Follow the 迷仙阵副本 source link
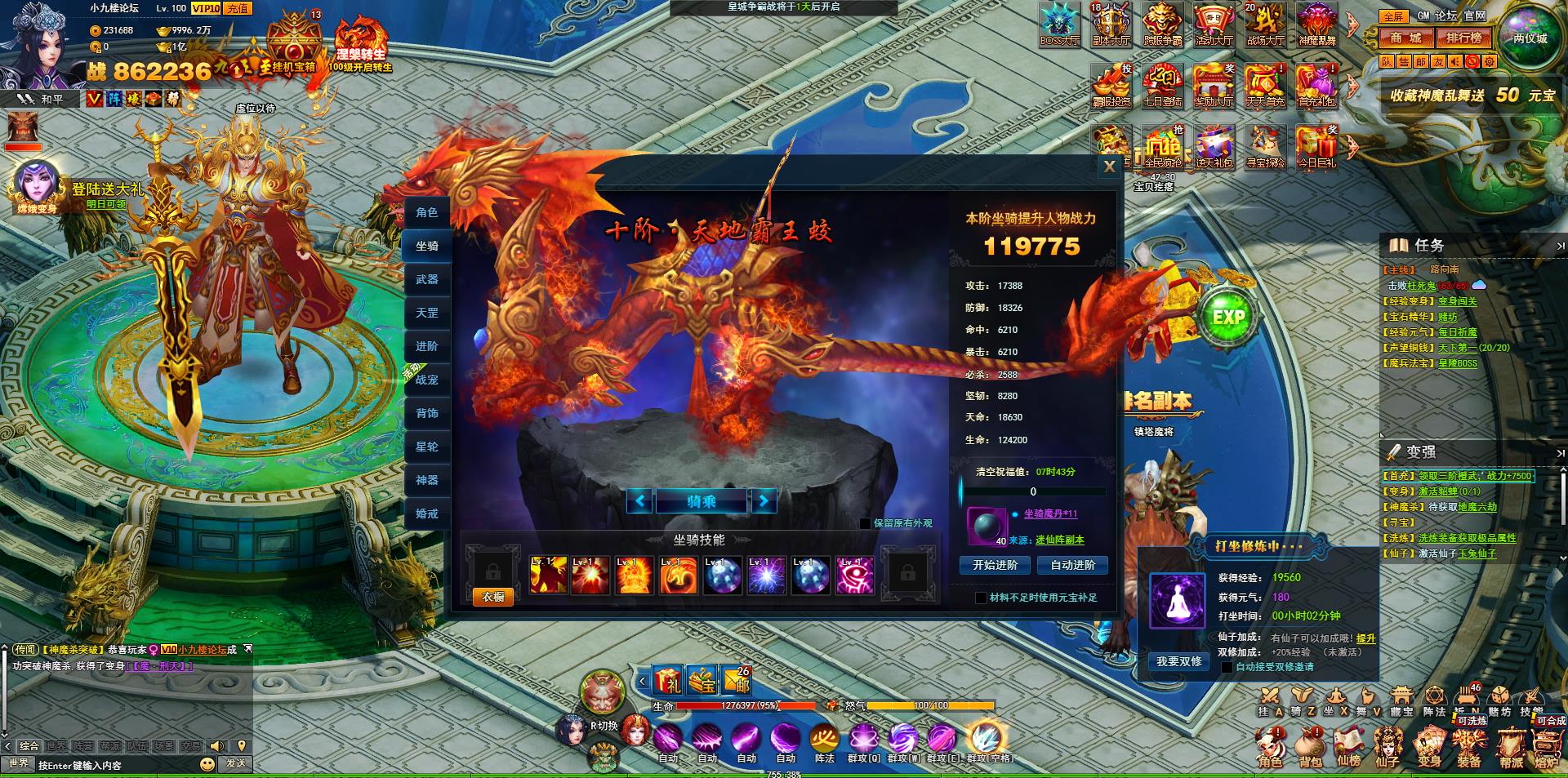The image size is (1568, 778). [x=1060, y=540]
